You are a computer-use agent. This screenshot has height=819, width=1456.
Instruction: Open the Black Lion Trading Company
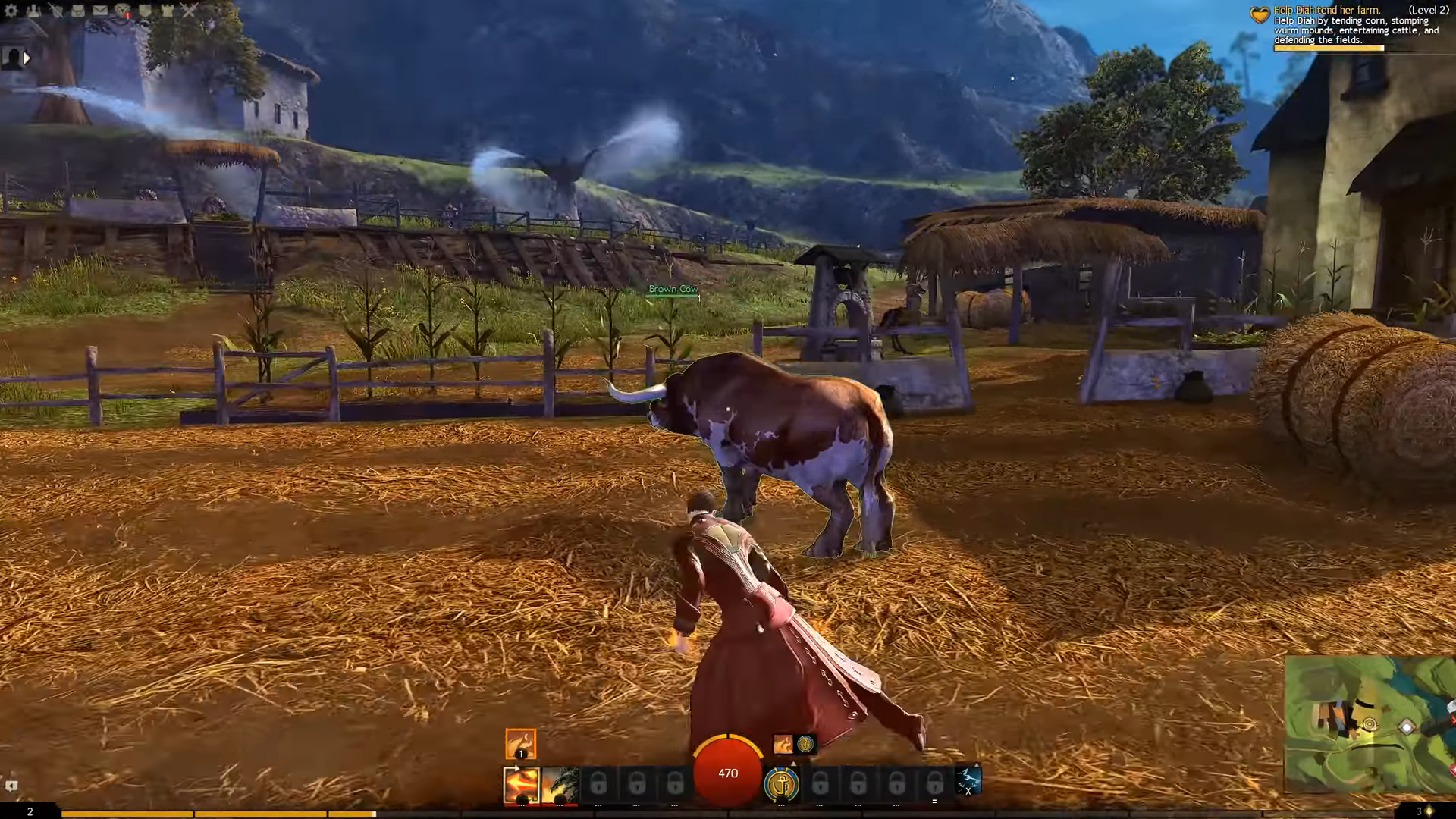(x=123, y=10)
